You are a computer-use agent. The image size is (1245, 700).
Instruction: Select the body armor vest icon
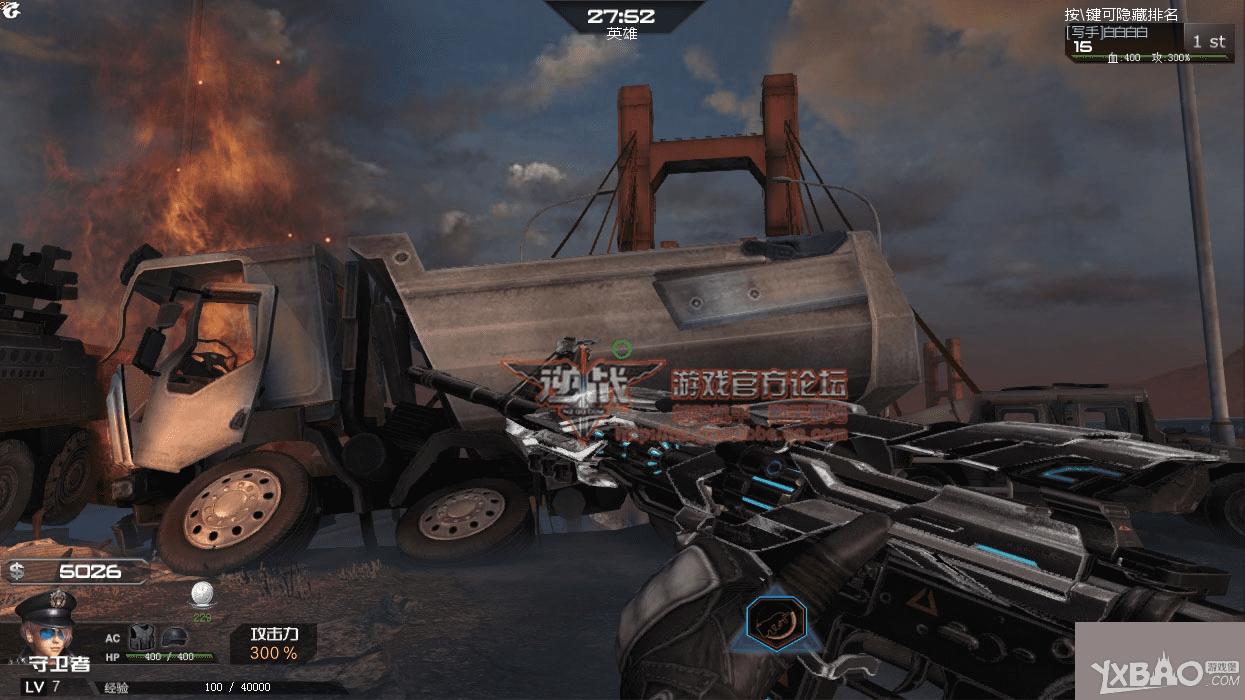pos(142,635)
